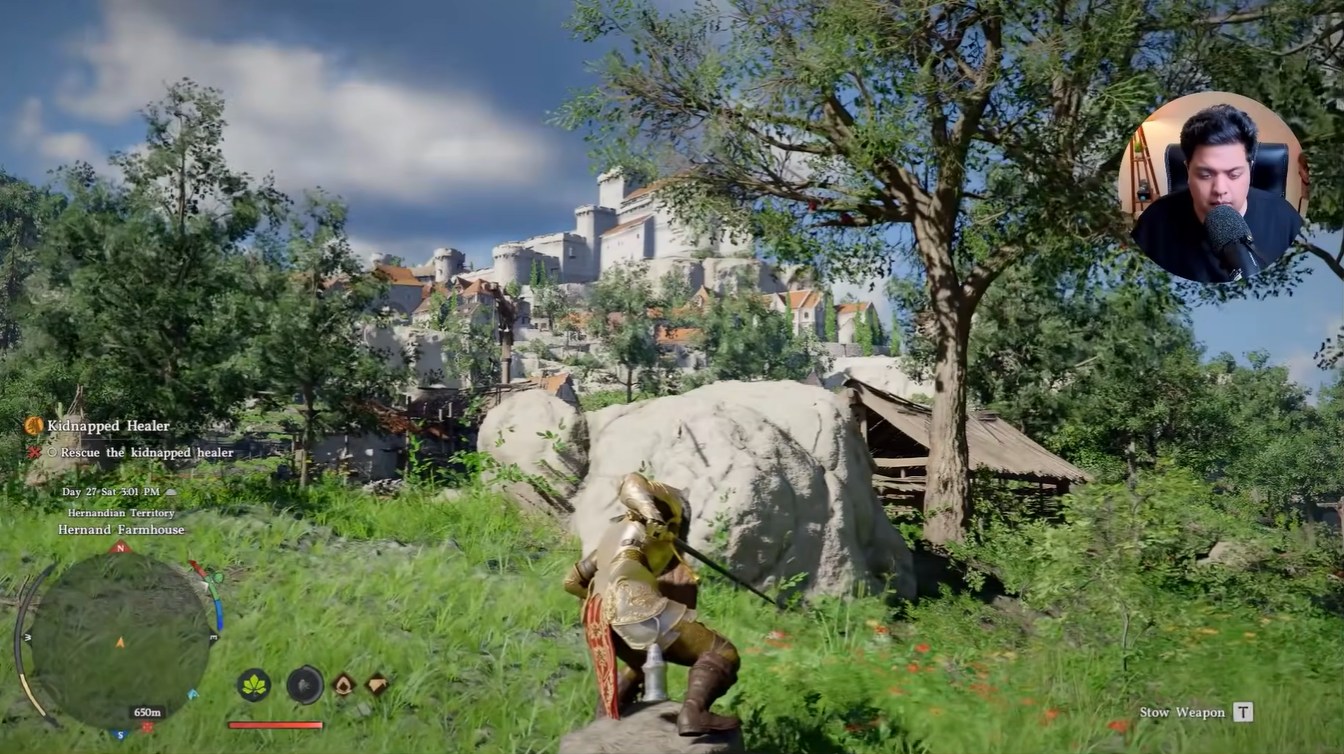Viewport: 1344px width, 754px height.
Task: Select the Hernand Farmhouse location label
Action: pyautogui.click(x=120, y=530)
